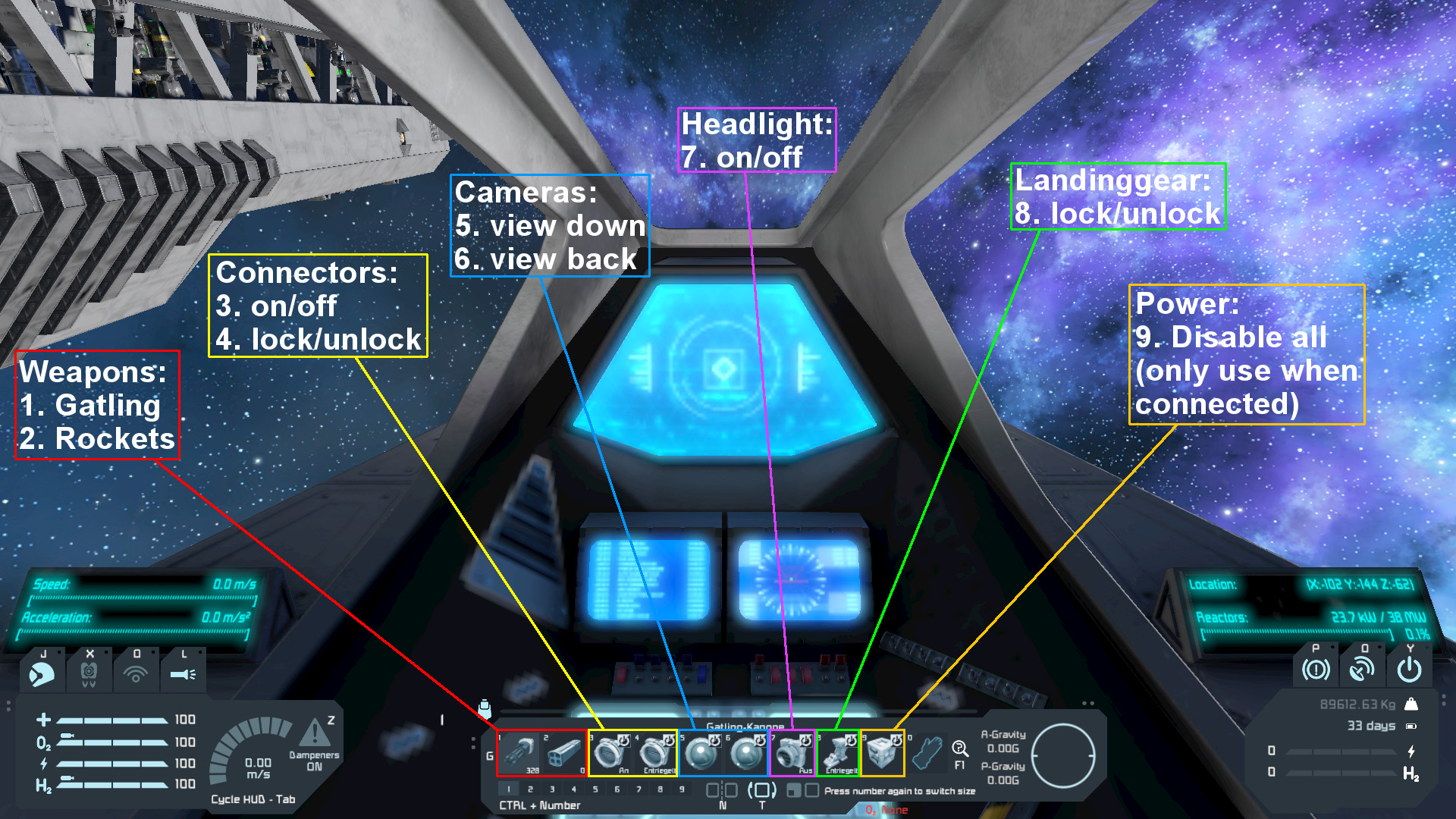Open the F1 help magnifier icon

(959, 749)
